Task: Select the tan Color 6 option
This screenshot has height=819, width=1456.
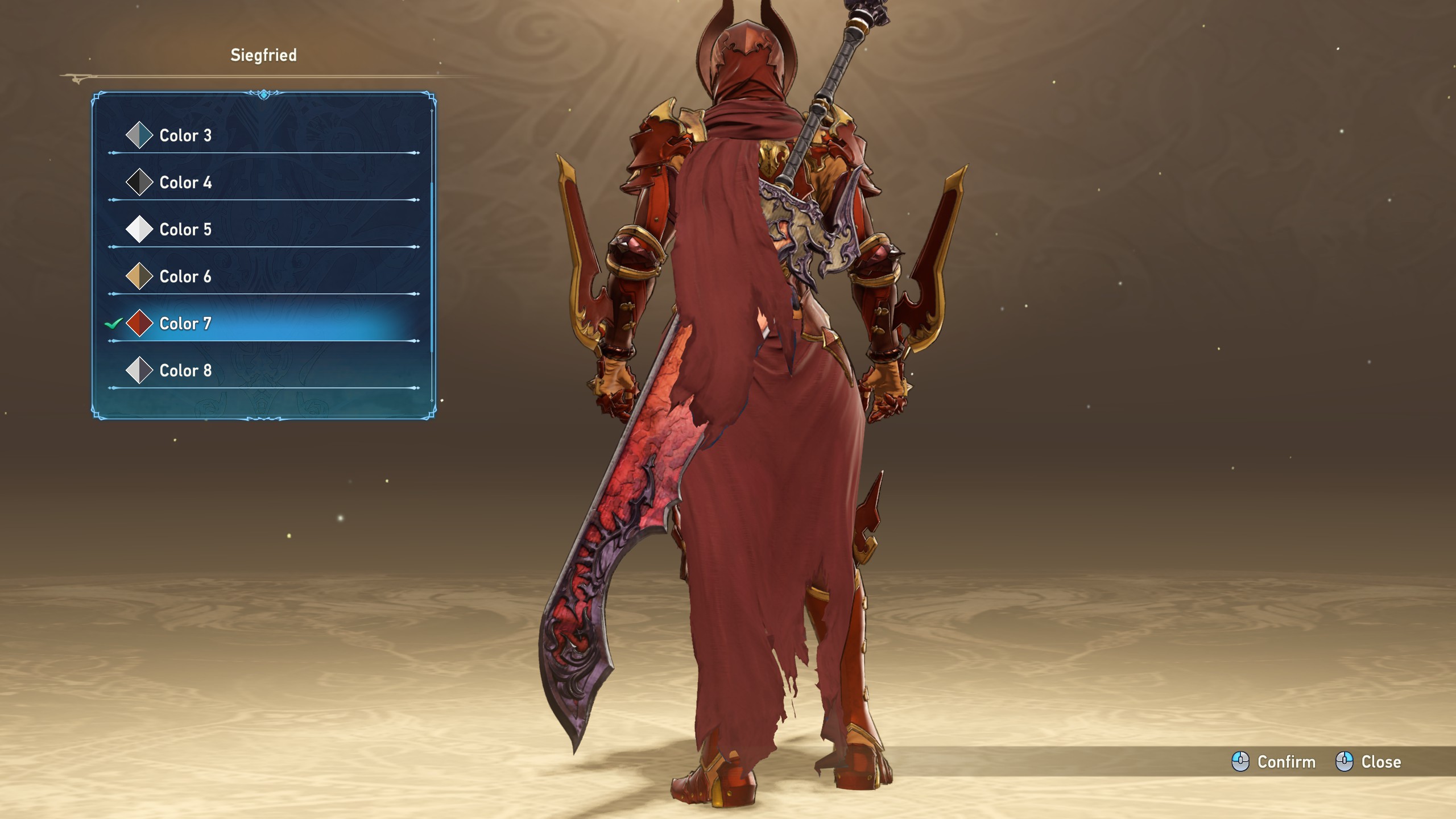Action: point(185,277)
